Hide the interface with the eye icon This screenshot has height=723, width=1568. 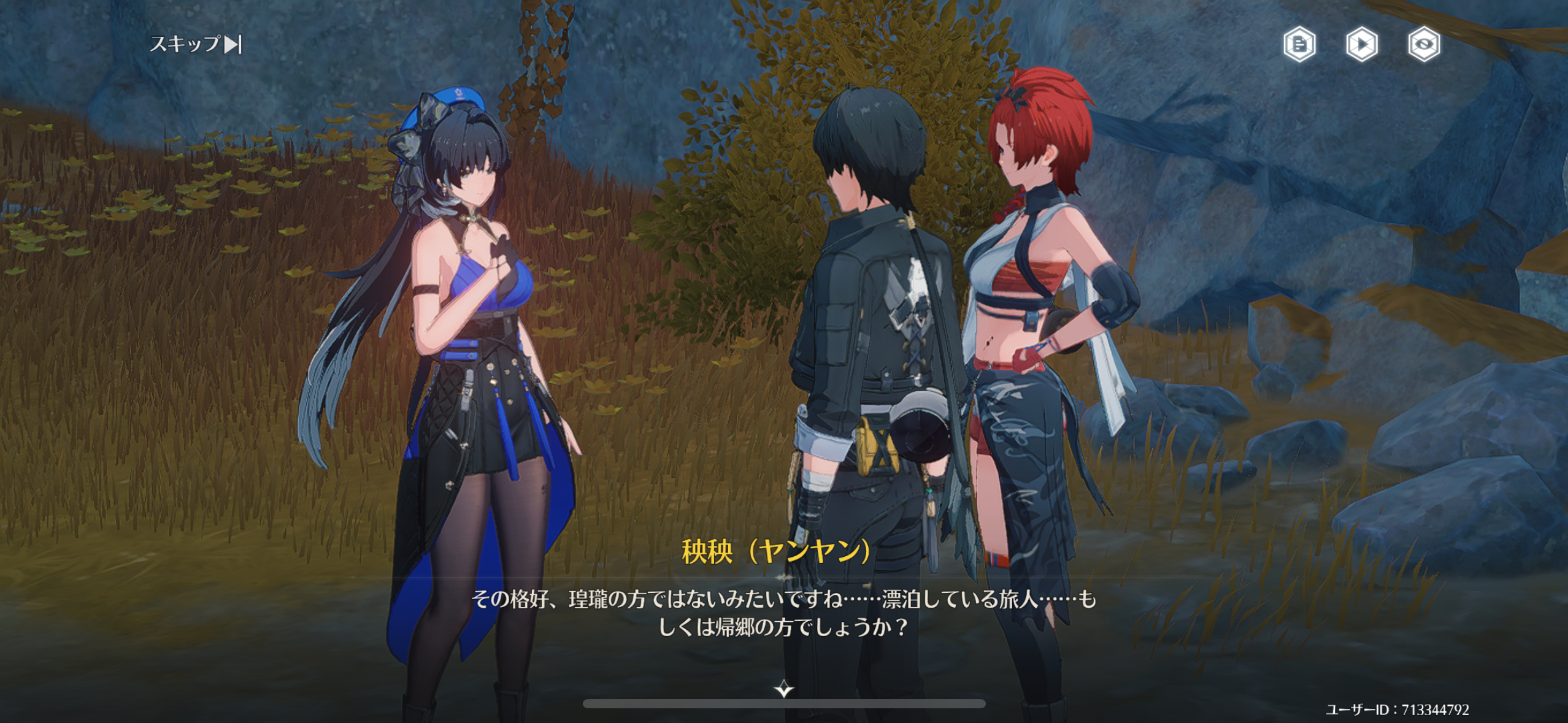(x=1424, y=44)
